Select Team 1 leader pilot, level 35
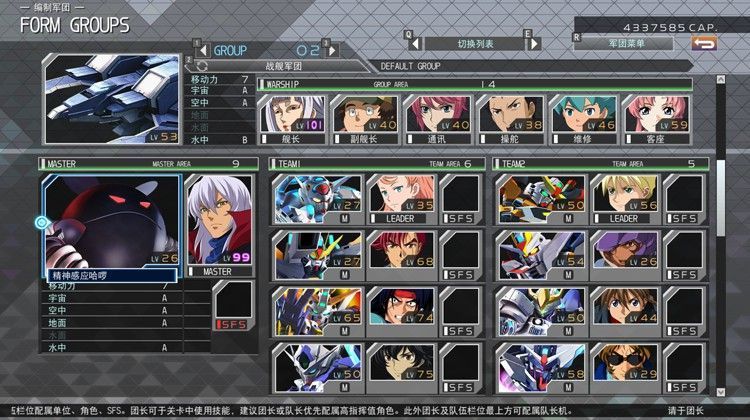Image resolution: width=750 pixels, height=420 pixels. click(401, 199)
